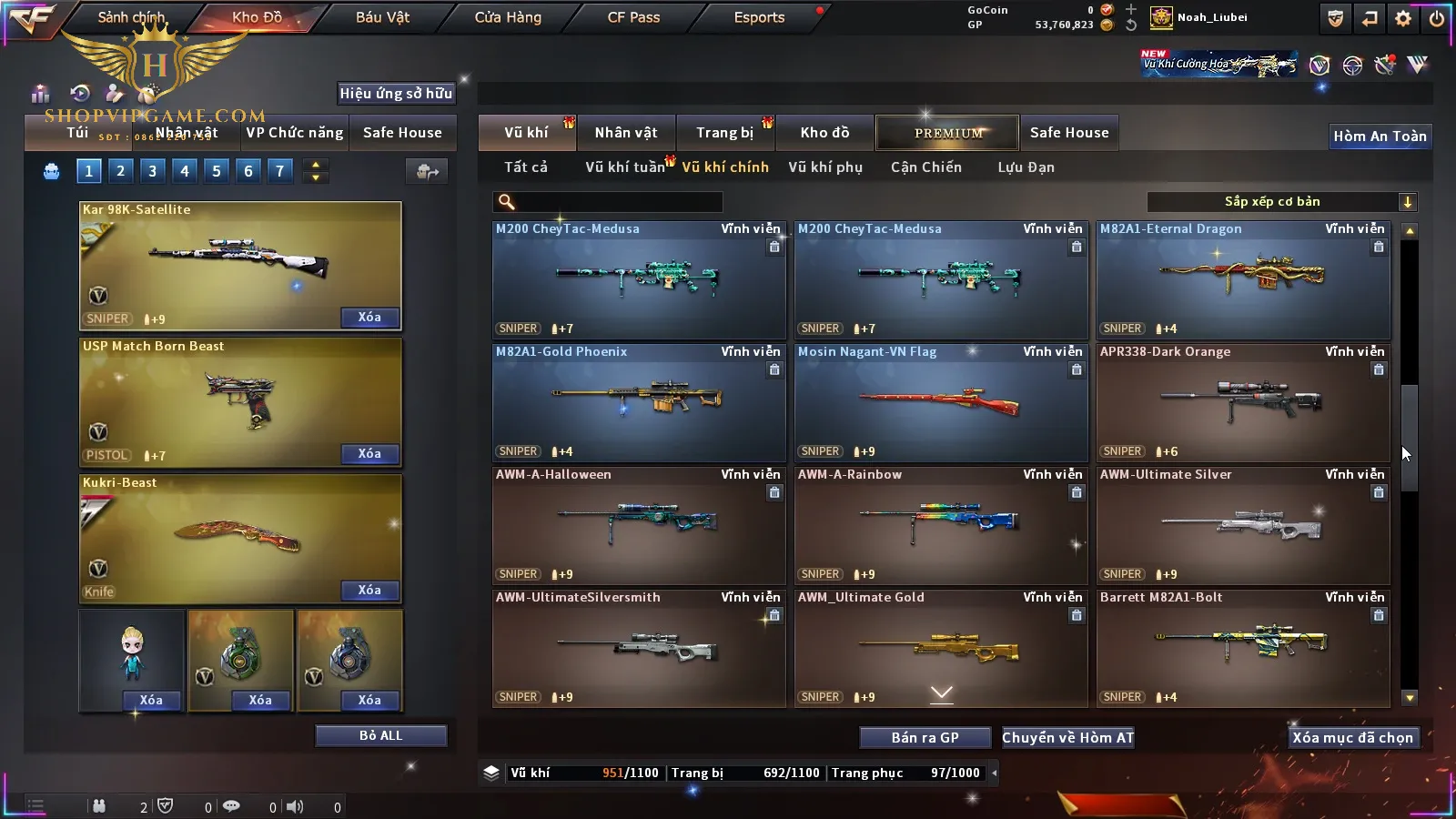Image resolution: width=1456 pixels, height=819 pixels.
Task: Switch to bag slot number 3
Action: point(152,171)
